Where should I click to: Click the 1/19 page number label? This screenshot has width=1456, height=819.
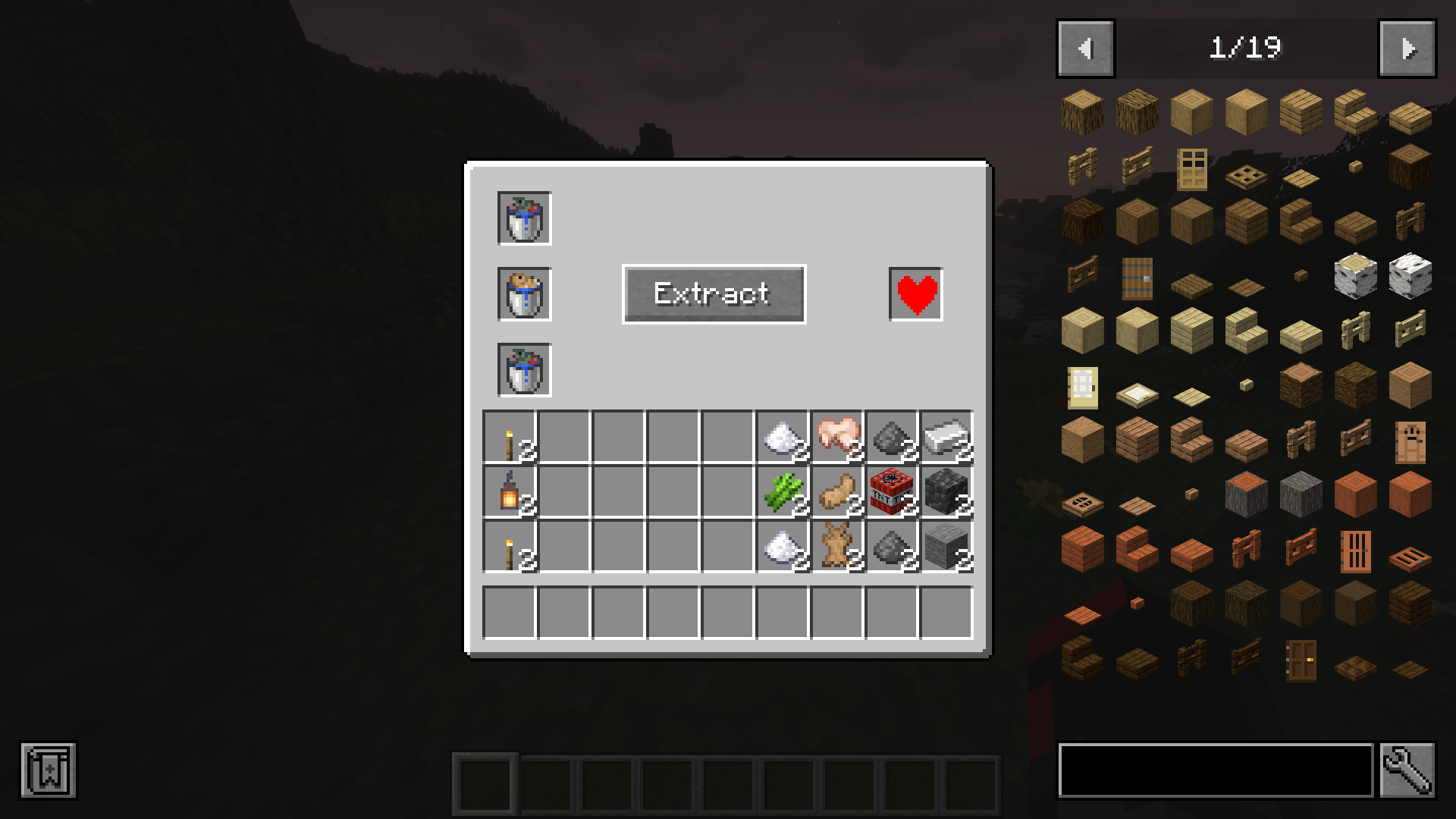click(1246, 47)
